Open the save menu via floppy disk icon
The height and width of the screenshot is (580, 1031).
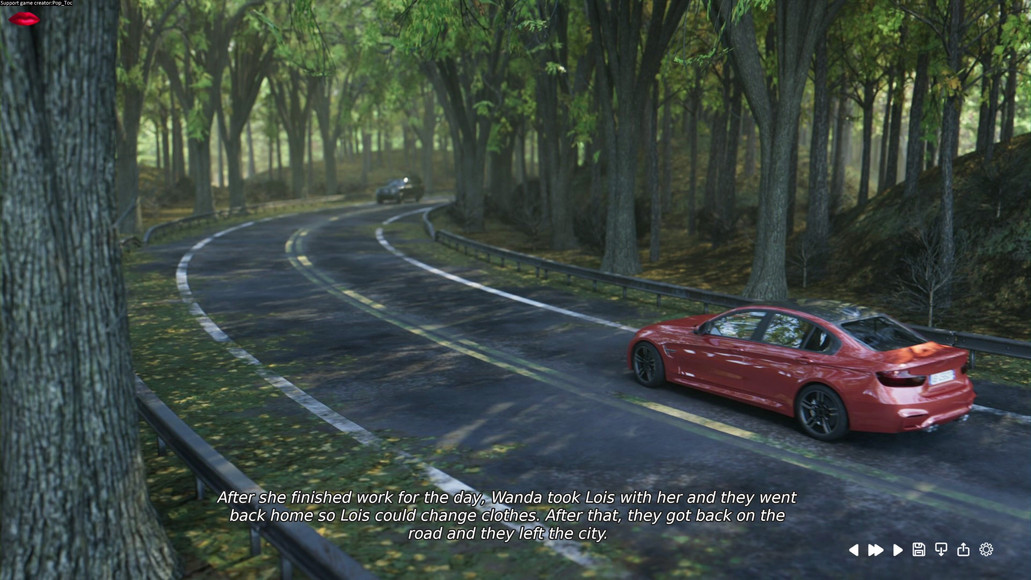[x=919, y=550]
